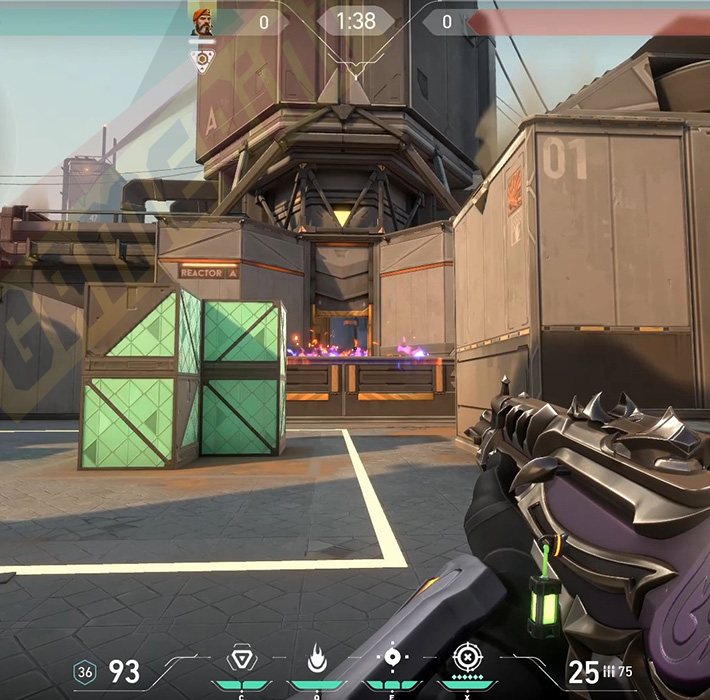Click the triangular ultimate status icon below portrait
The width and height of the screenshot is (710, 700).
(202, 60)
